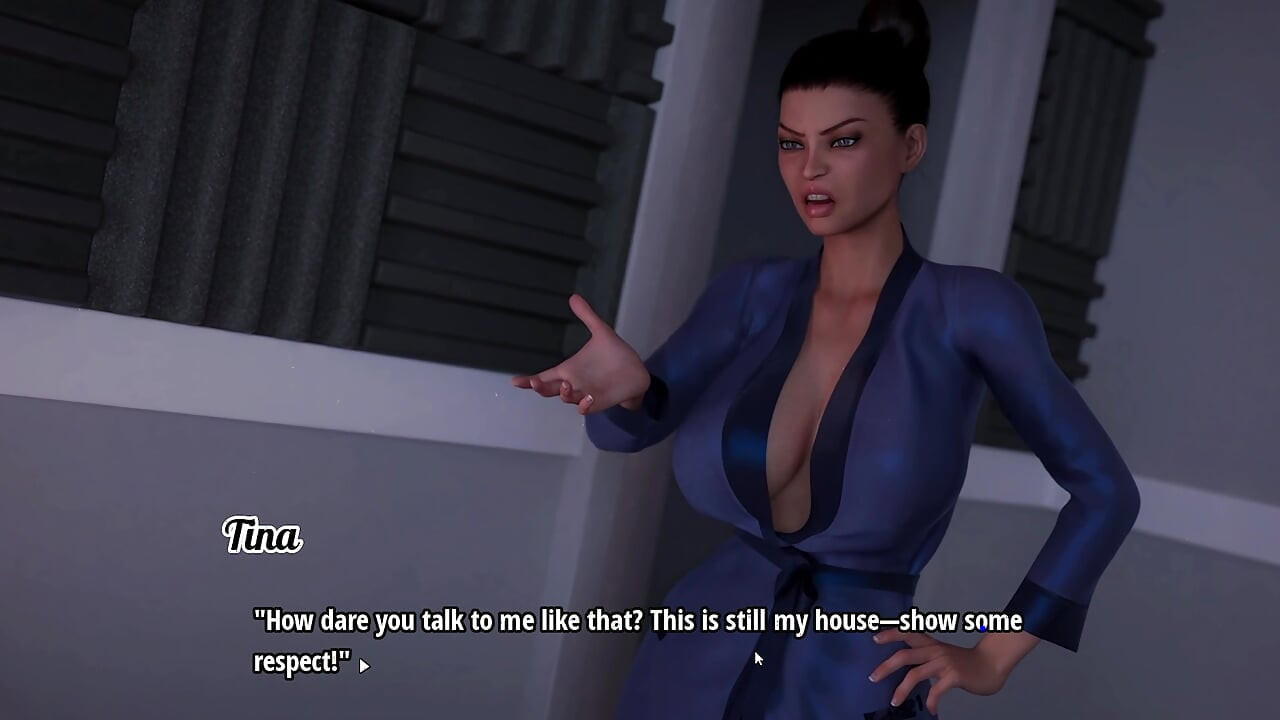Click where the mouse cursor currently rests
Viewport: 1280px width, 720px height.
pos(758,655)
